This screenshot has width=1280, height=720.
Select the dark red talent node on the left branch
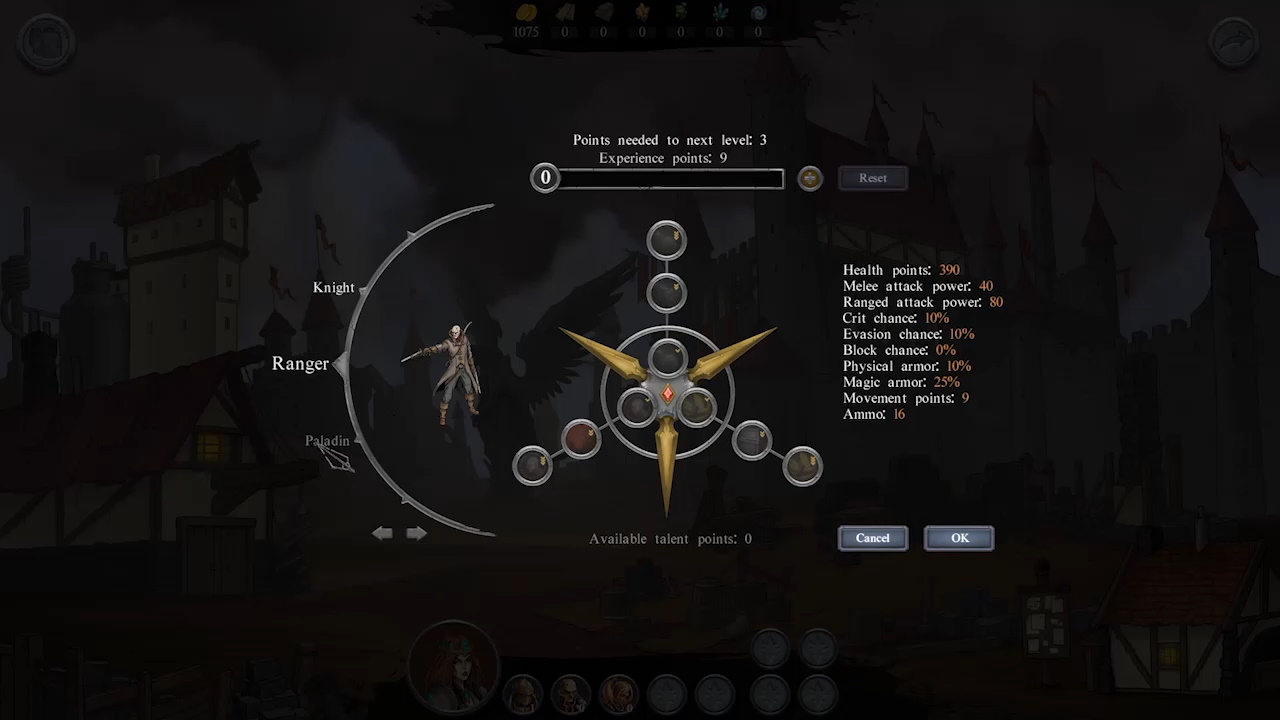coord(581,437)
